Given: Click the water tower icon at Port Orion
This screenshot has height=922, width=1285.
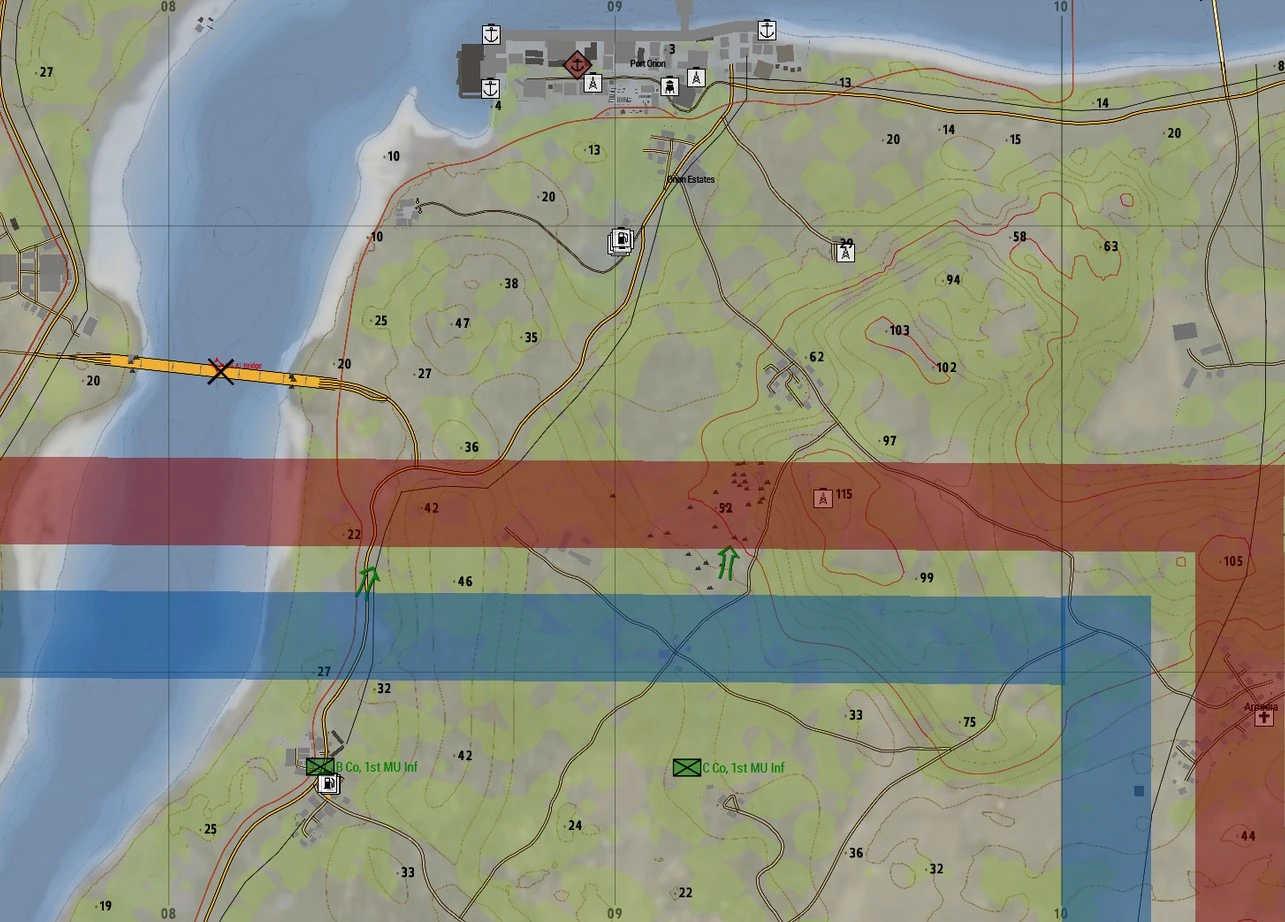Looking at the screenshot, I should 669,87.
